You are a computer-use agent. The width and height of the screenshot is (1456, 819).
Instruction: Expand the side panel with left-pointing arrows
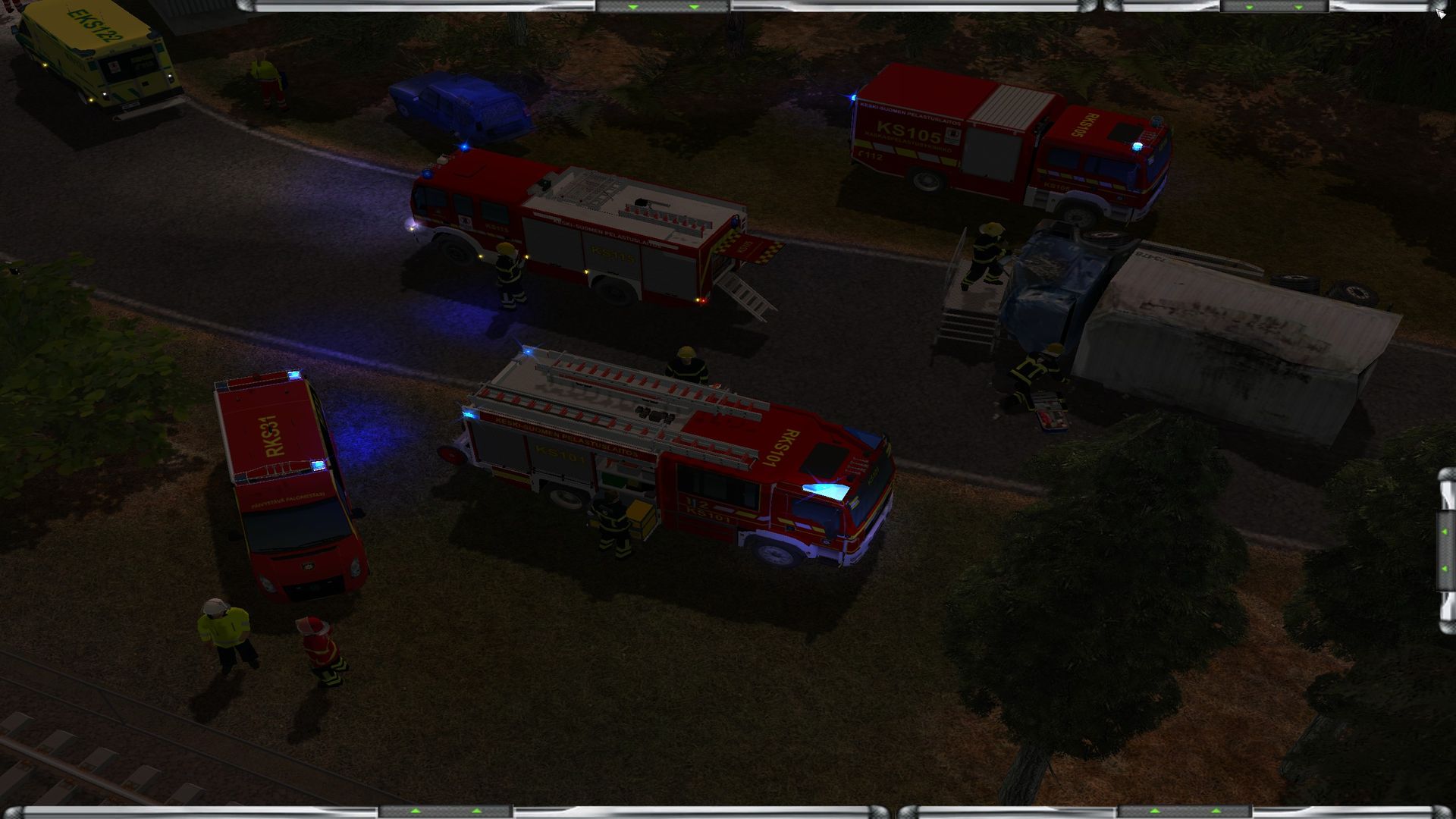[1445, 550]
